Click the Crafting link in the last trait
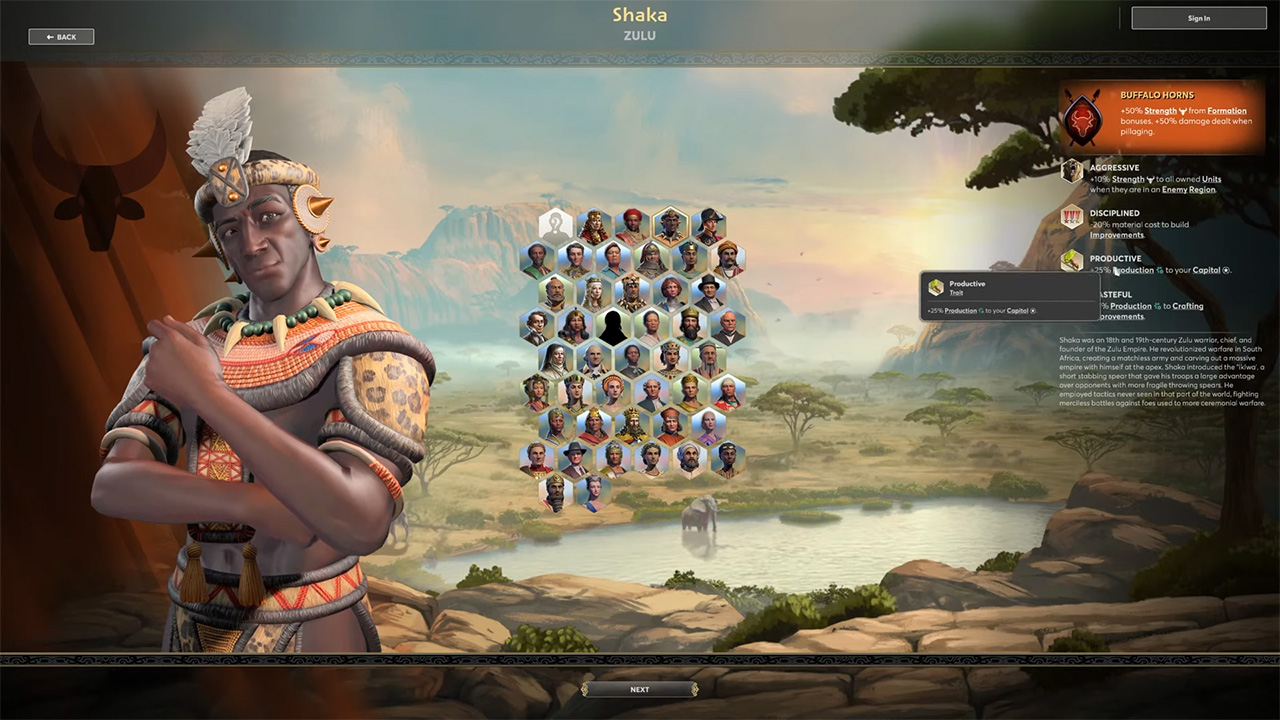Screen dimensions: 1280x720 pyautogui.click(x=1188, y=306)
